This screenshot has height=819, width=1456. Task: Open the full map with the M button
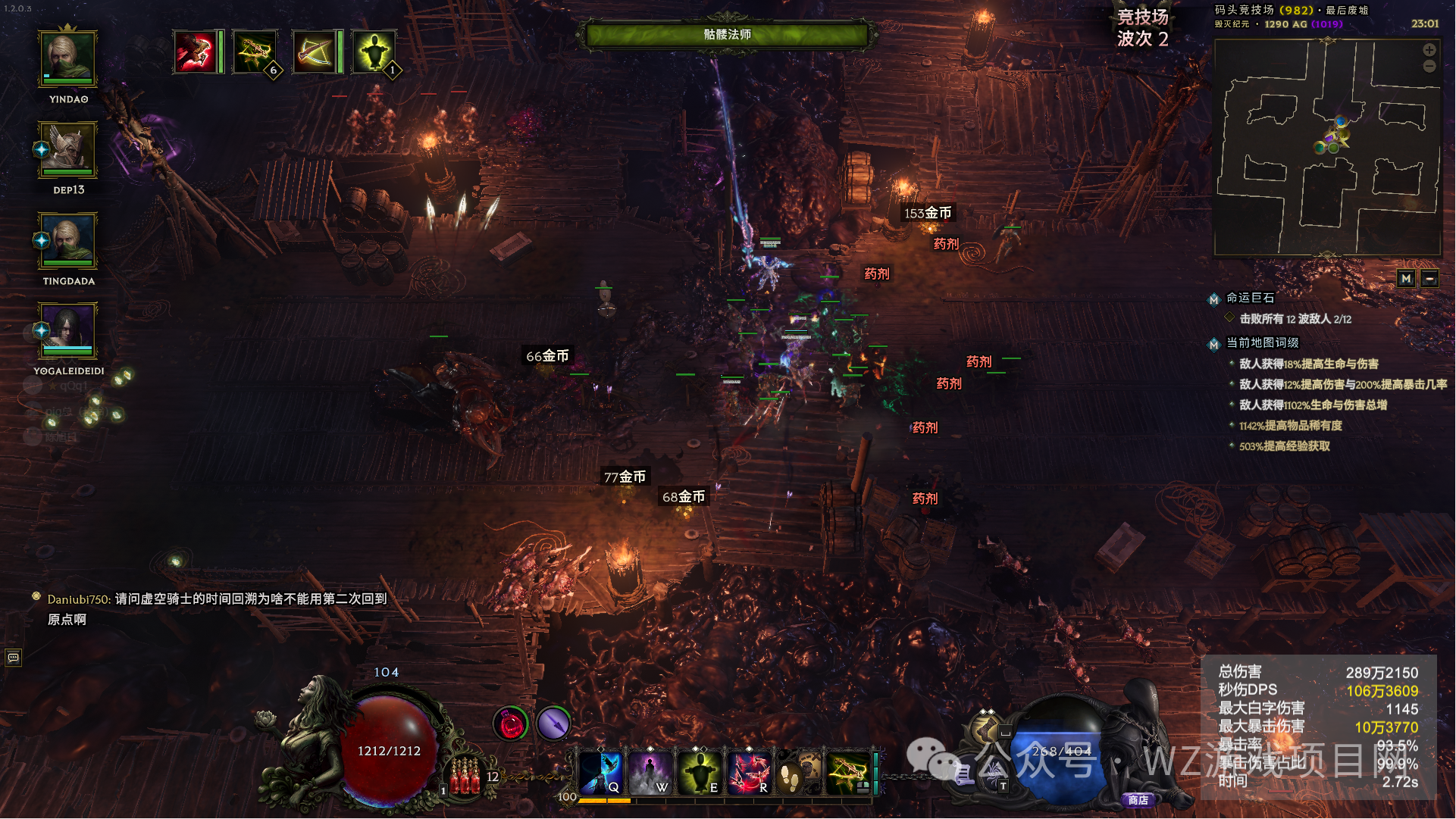pos(1406,279)
